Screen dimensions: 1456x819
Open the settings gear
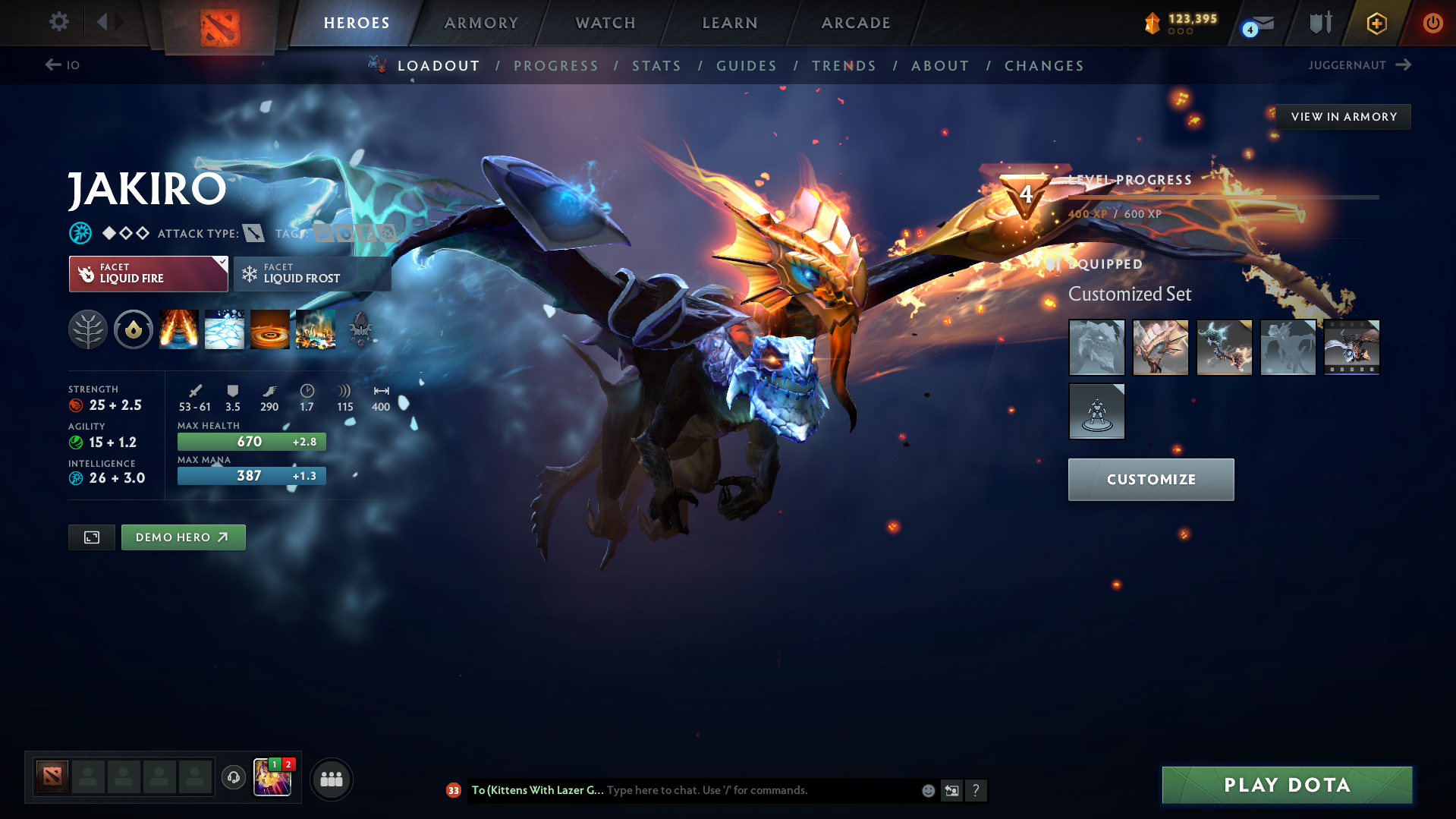coord(58,22)
